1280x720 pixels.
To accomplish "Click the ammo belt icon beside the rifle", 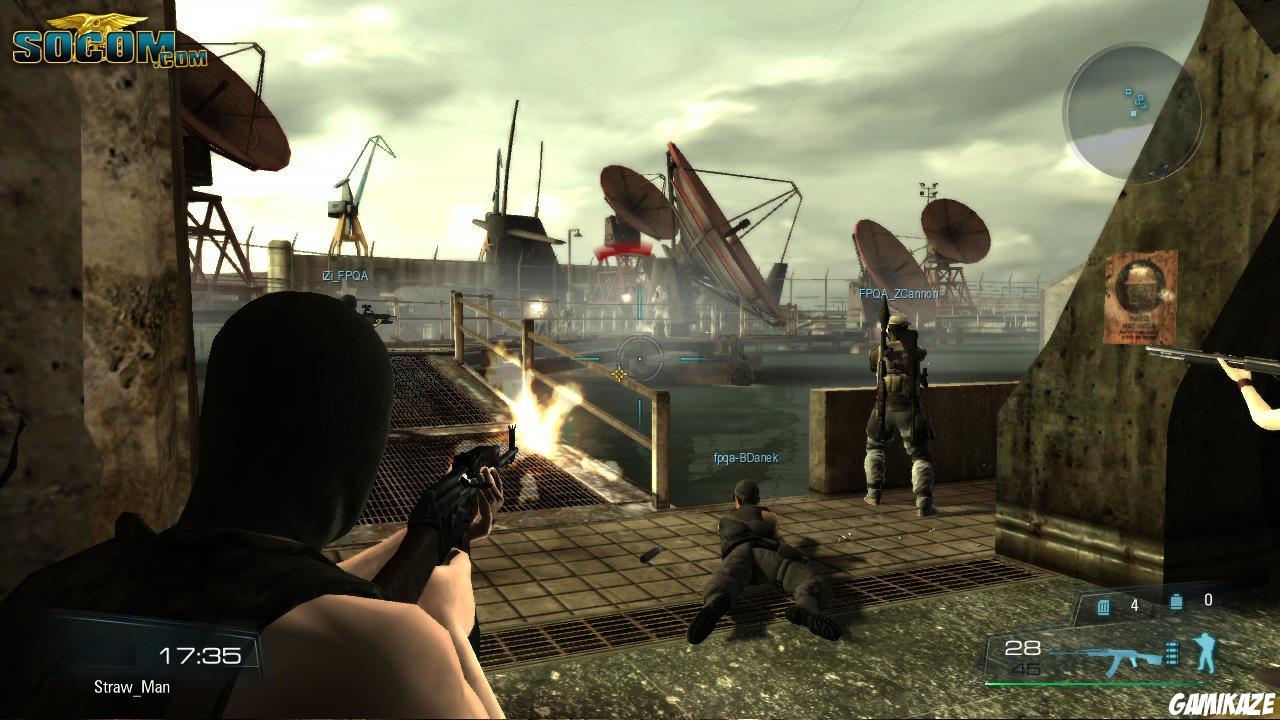I will tap(1172, 653).
